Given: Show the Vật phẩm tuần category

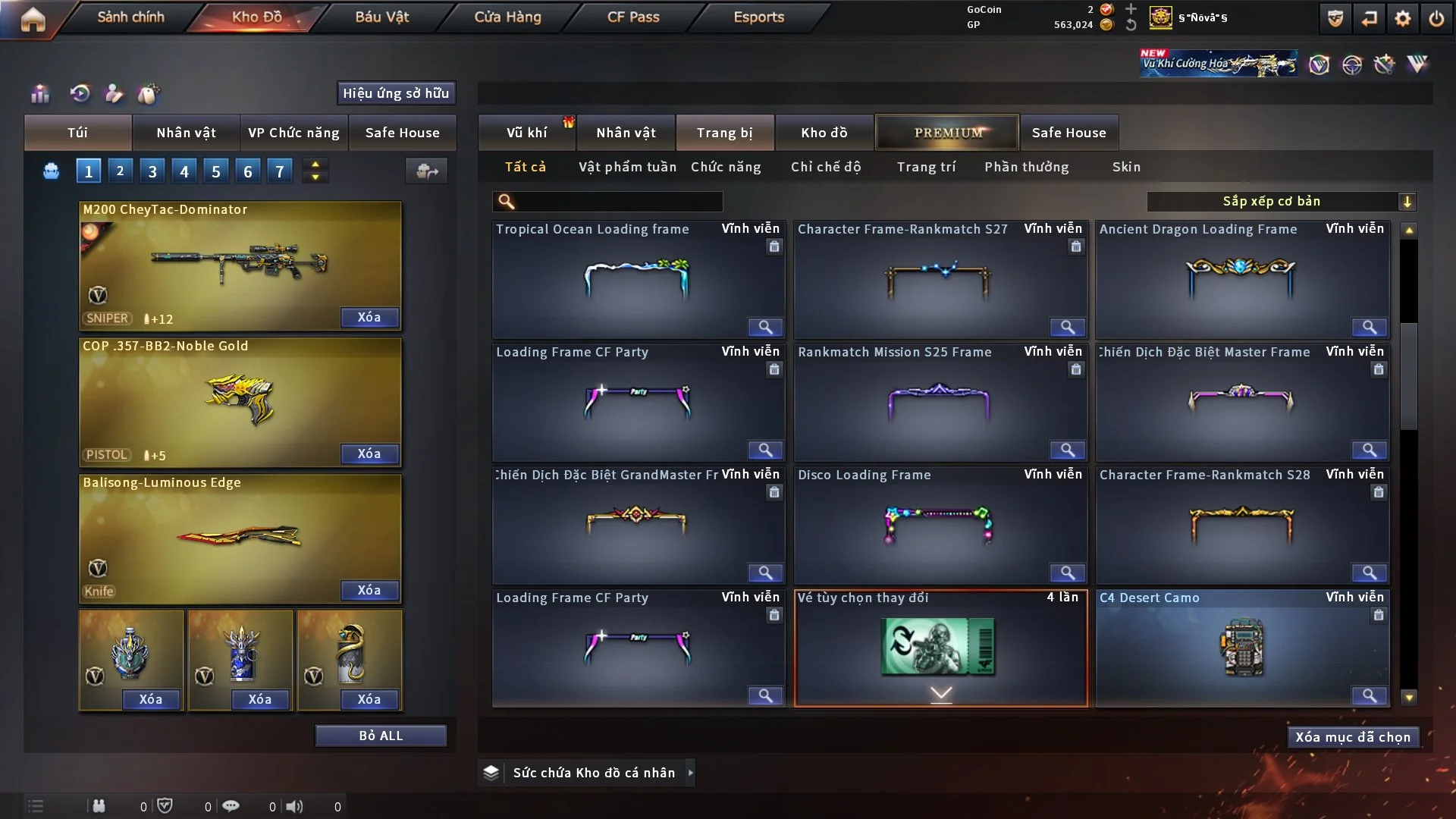Looking at the screenshot, I should (x=627, y=167).
